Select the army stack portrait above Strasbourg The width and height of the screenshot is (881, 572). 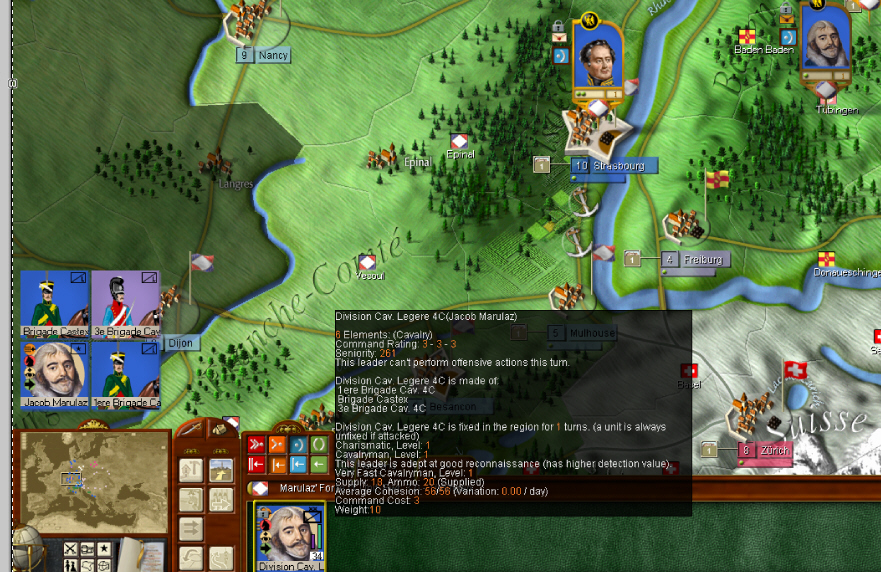click(598, 58)
